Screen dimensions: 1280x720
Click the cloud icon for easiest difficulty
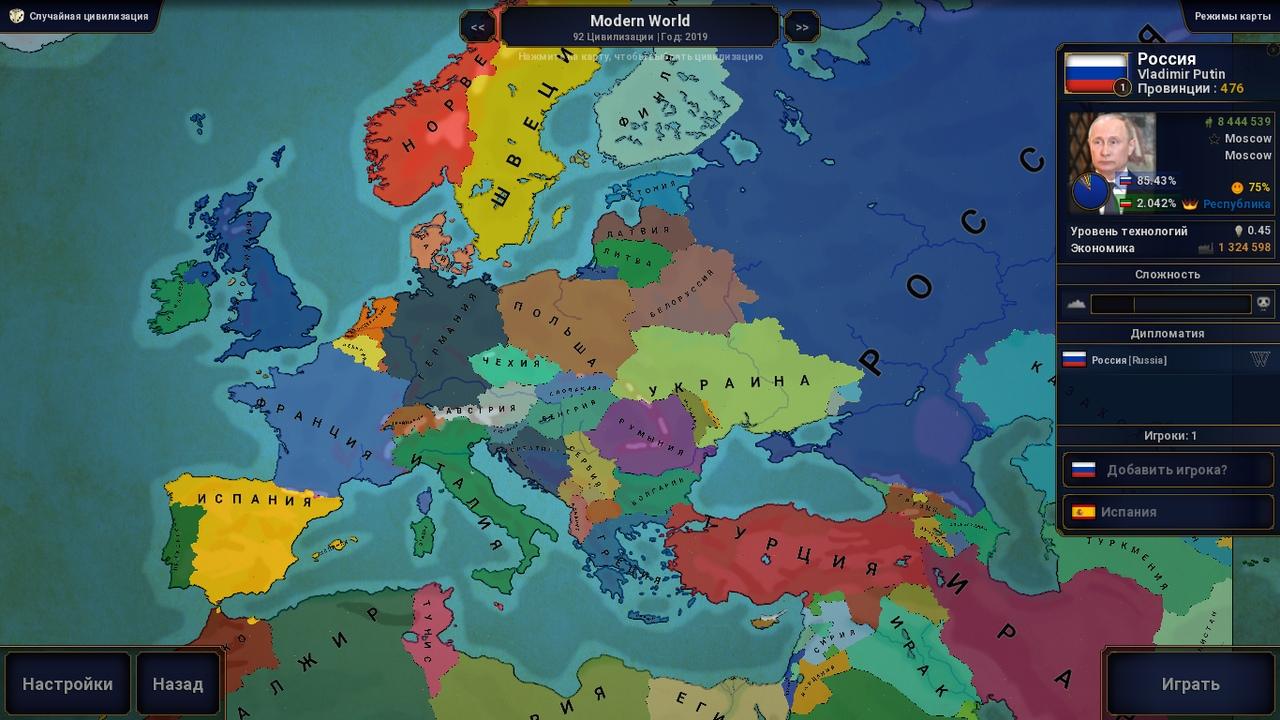click(1077, 303)
